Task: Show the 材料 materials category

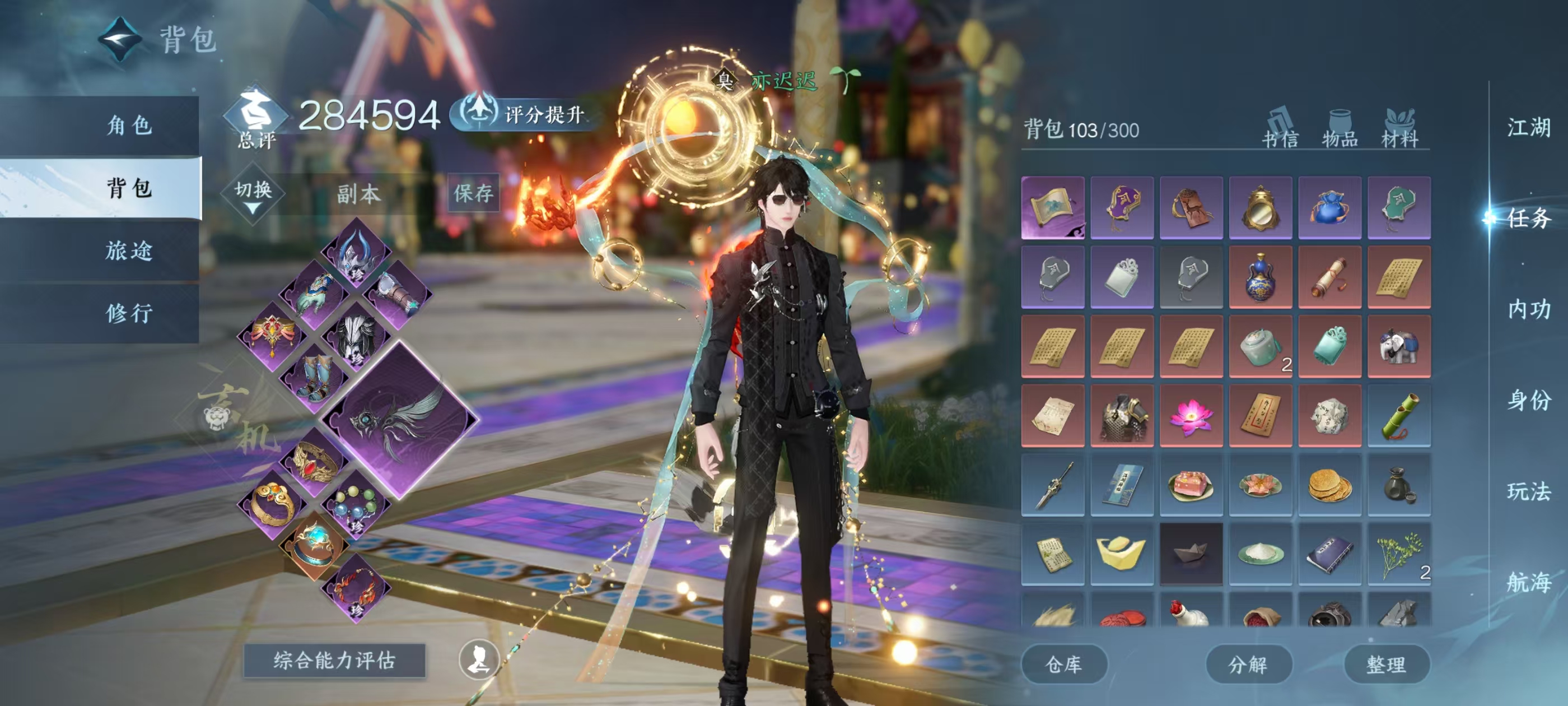Action: [1399, 129]
